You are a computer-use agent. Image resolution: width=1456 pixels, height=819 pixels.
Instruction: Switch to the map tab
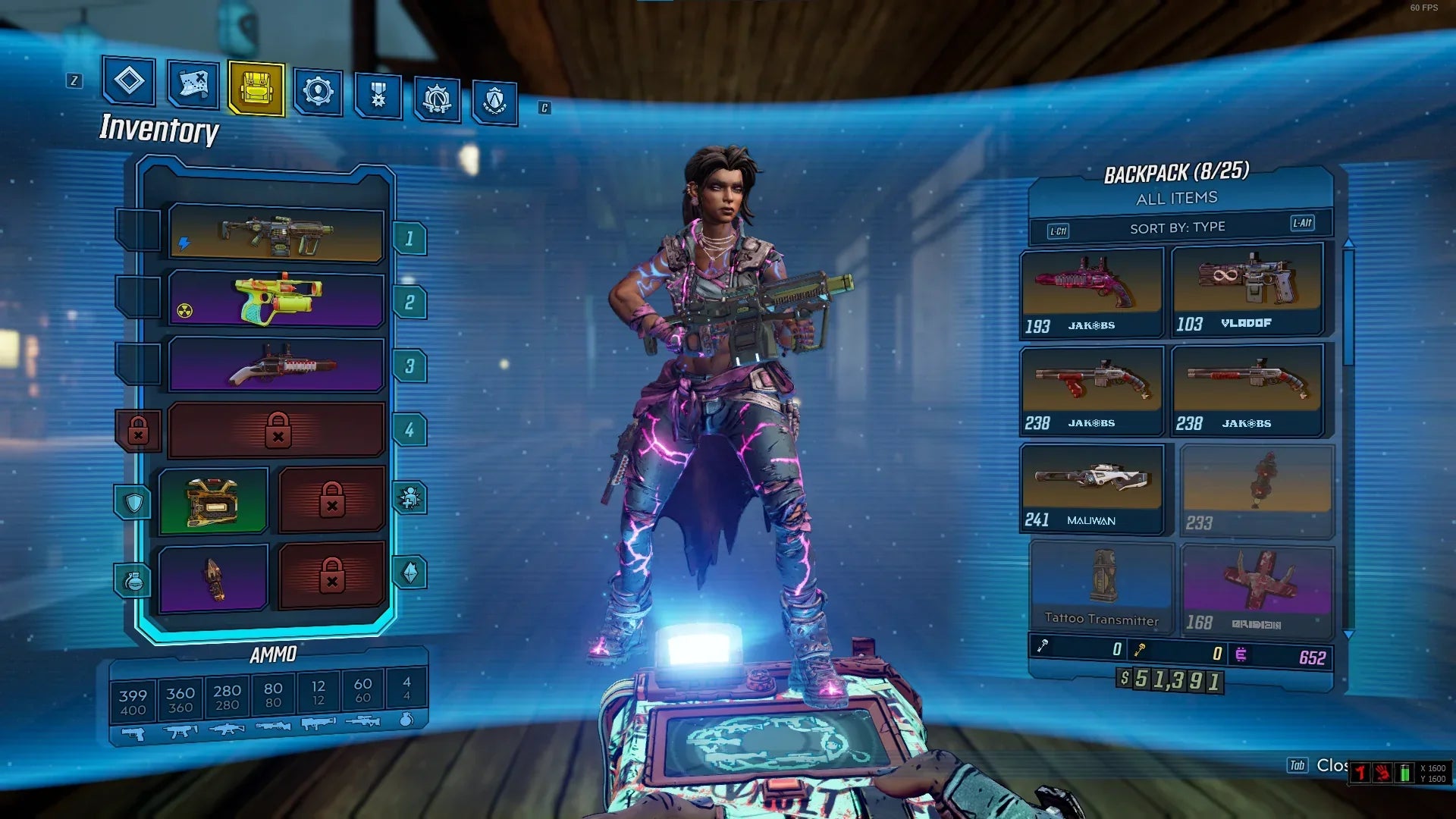[x=193, y=84]
